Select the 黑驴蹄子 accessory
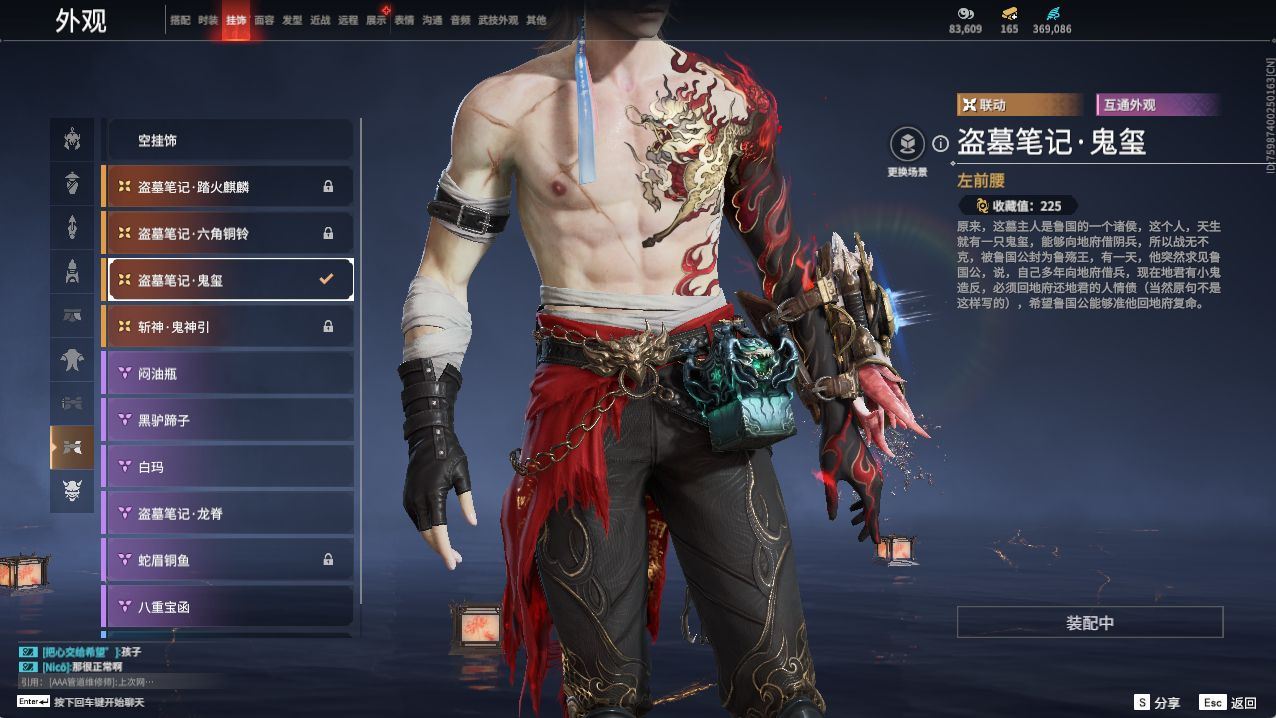Image resolution: width=1276 pixels, height=718 pixels. [x=229, y=420]
